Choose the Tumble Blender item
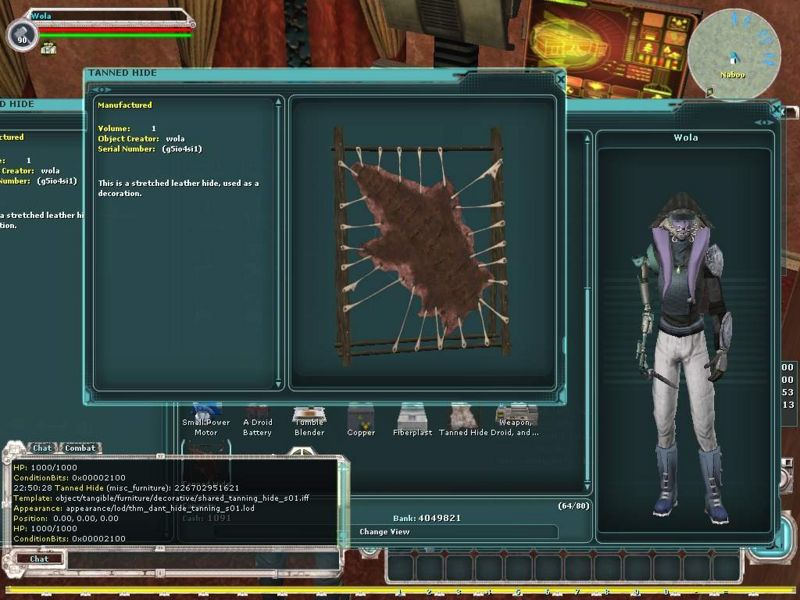Viewport: 800px width, 600px height. [309, 417]
